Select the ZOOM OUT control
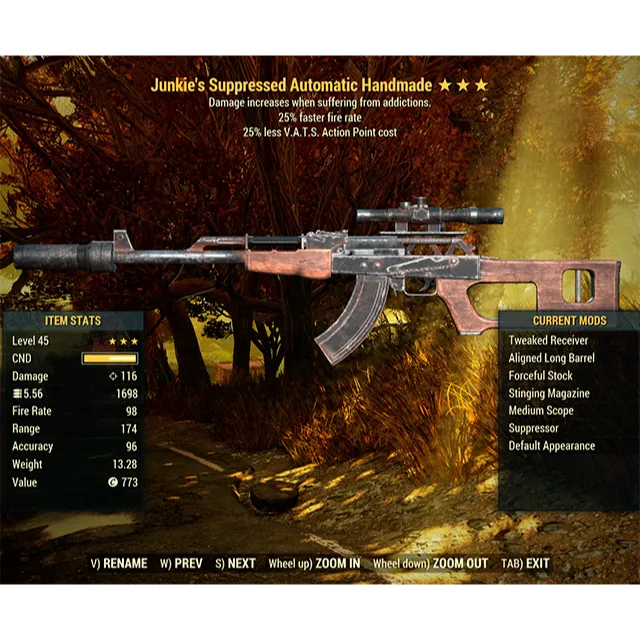640x640 pixels. tap(430, 564)
